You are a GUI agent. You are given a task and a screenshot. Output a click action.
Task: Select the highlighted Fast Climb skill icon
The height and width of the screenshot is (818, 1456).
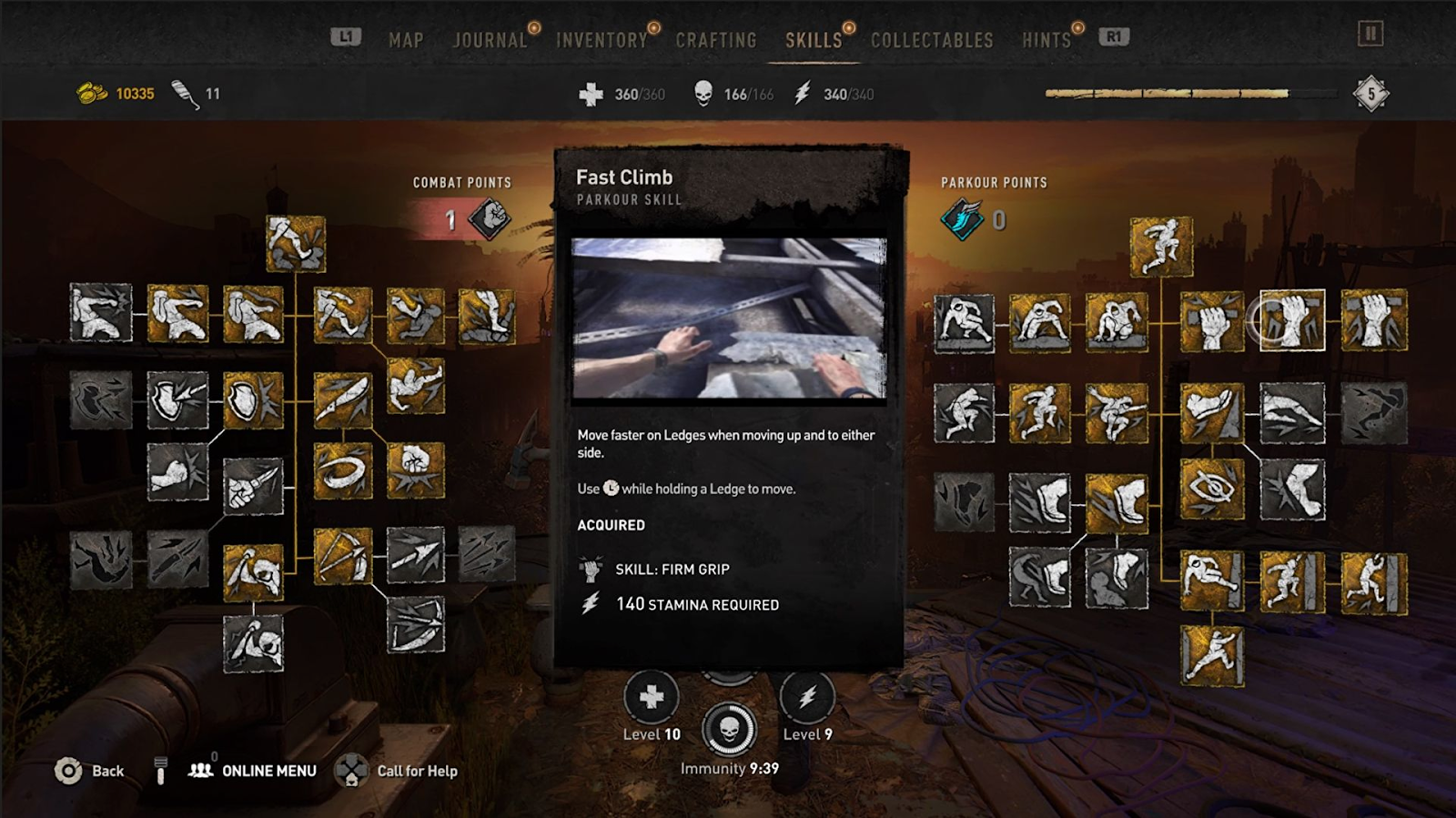[x=1292, y=320]
